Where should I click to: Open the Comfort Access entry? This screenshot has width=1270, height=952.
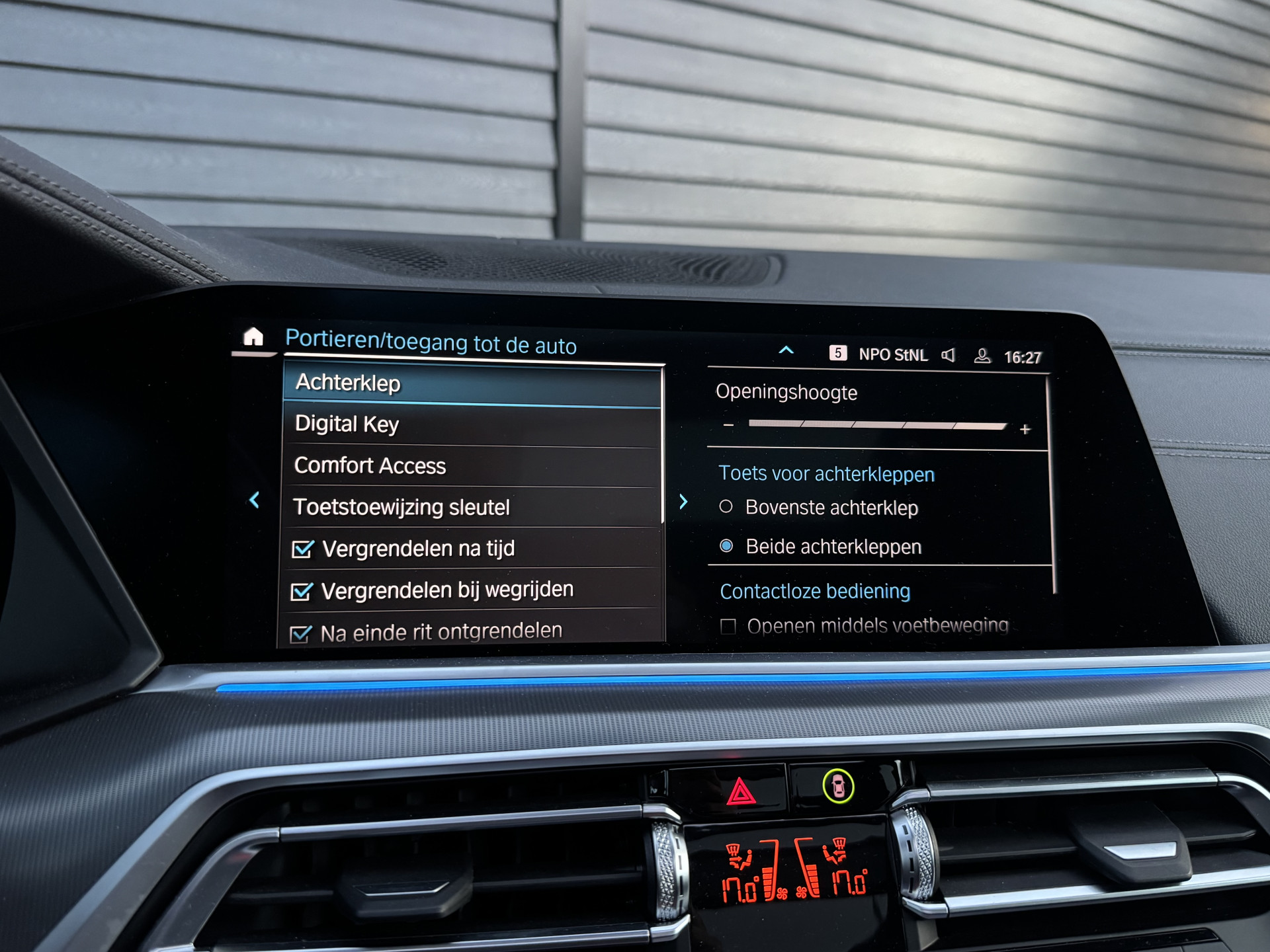pyautogui.click(x=472, y=466)
